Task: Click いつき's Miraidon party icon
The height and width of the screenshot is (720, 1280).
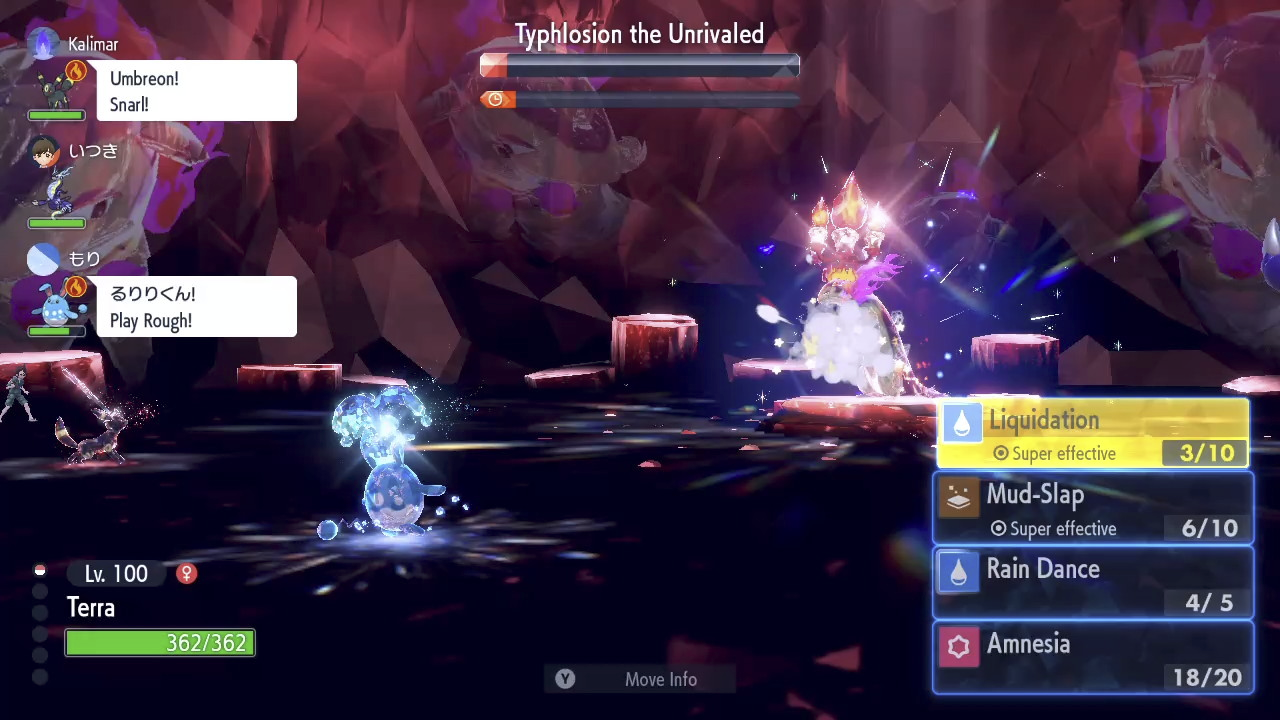Action: (57, 192)
